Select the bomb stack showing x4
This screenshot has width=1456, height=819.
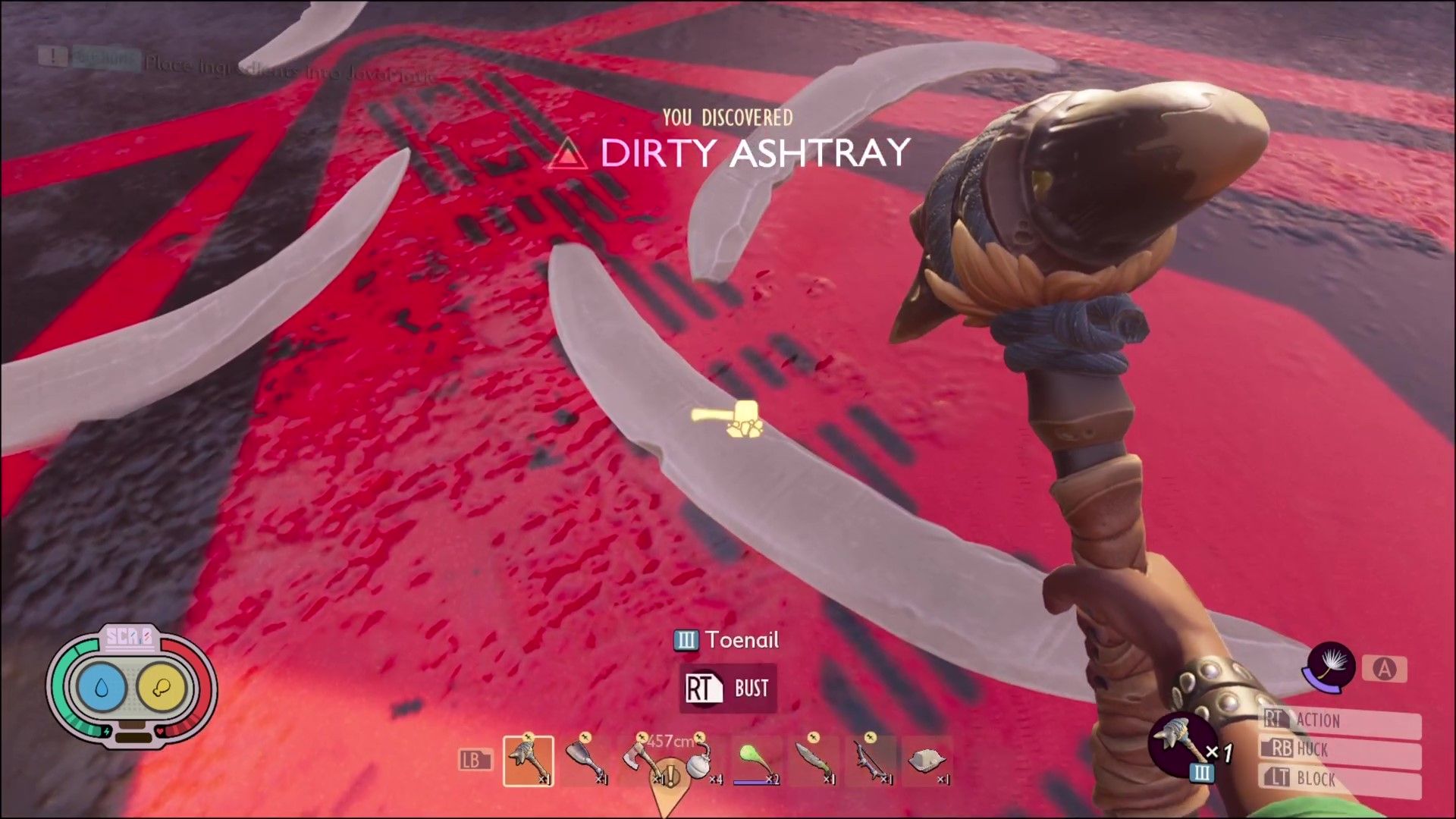point(698,761)
